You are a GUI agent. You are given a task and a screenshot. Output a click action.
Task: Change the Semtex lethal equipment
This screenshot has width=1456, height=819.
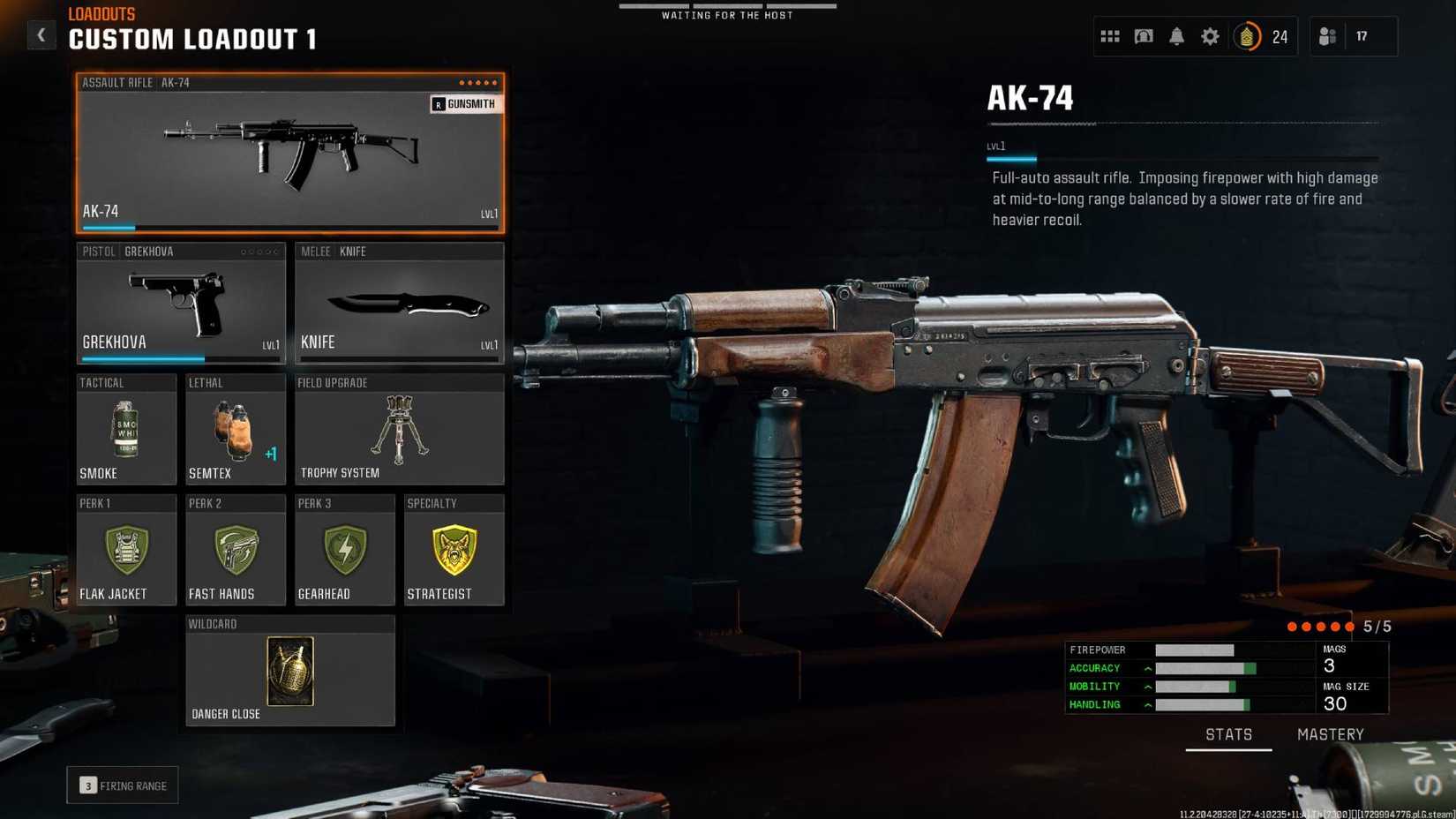[235, 430]
